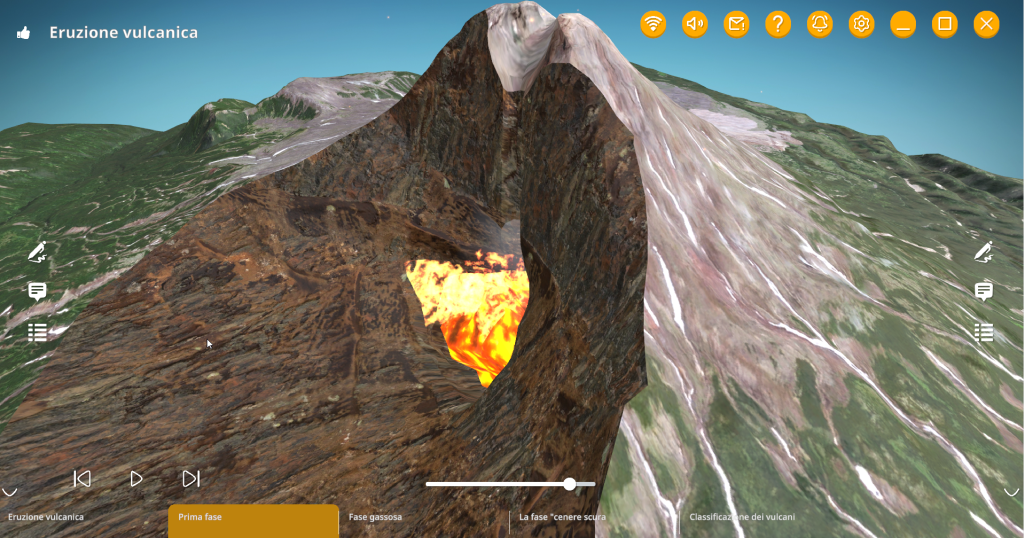Screen dimensions: 1024x538
Task: Open the envelope mail button
Action: click(x=737, y=24)
